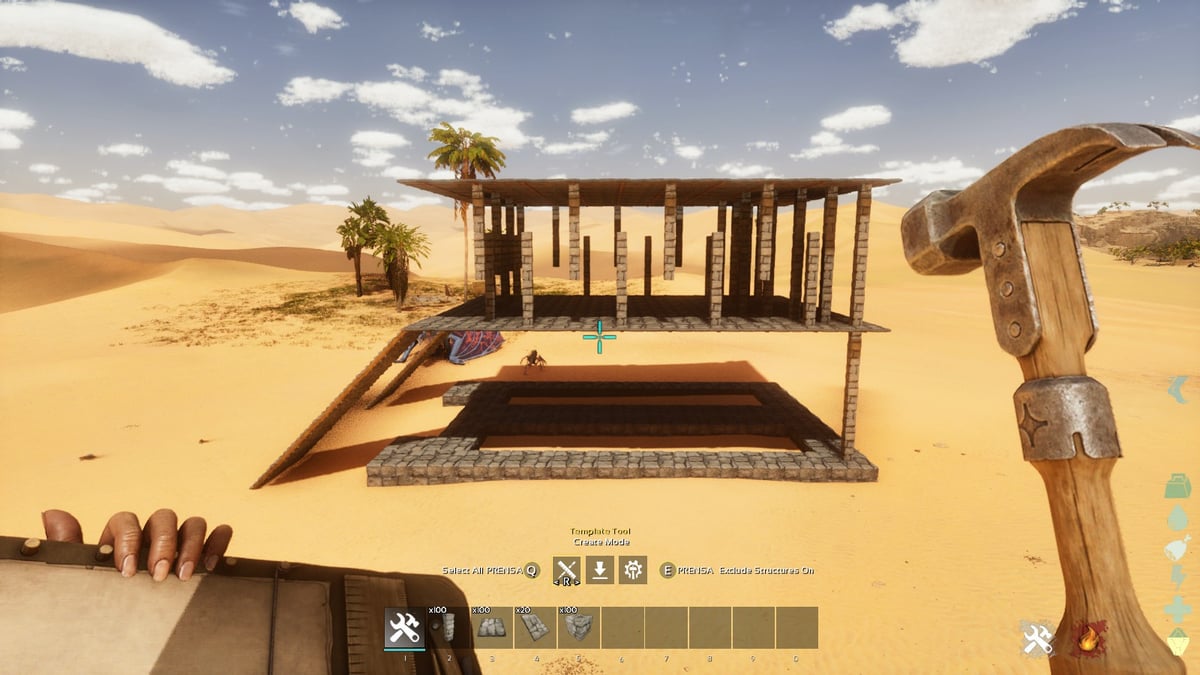This screenshot has width=1200, height=675.
Task: Open the gear template settings button
Action: click(x=632, y=570)
